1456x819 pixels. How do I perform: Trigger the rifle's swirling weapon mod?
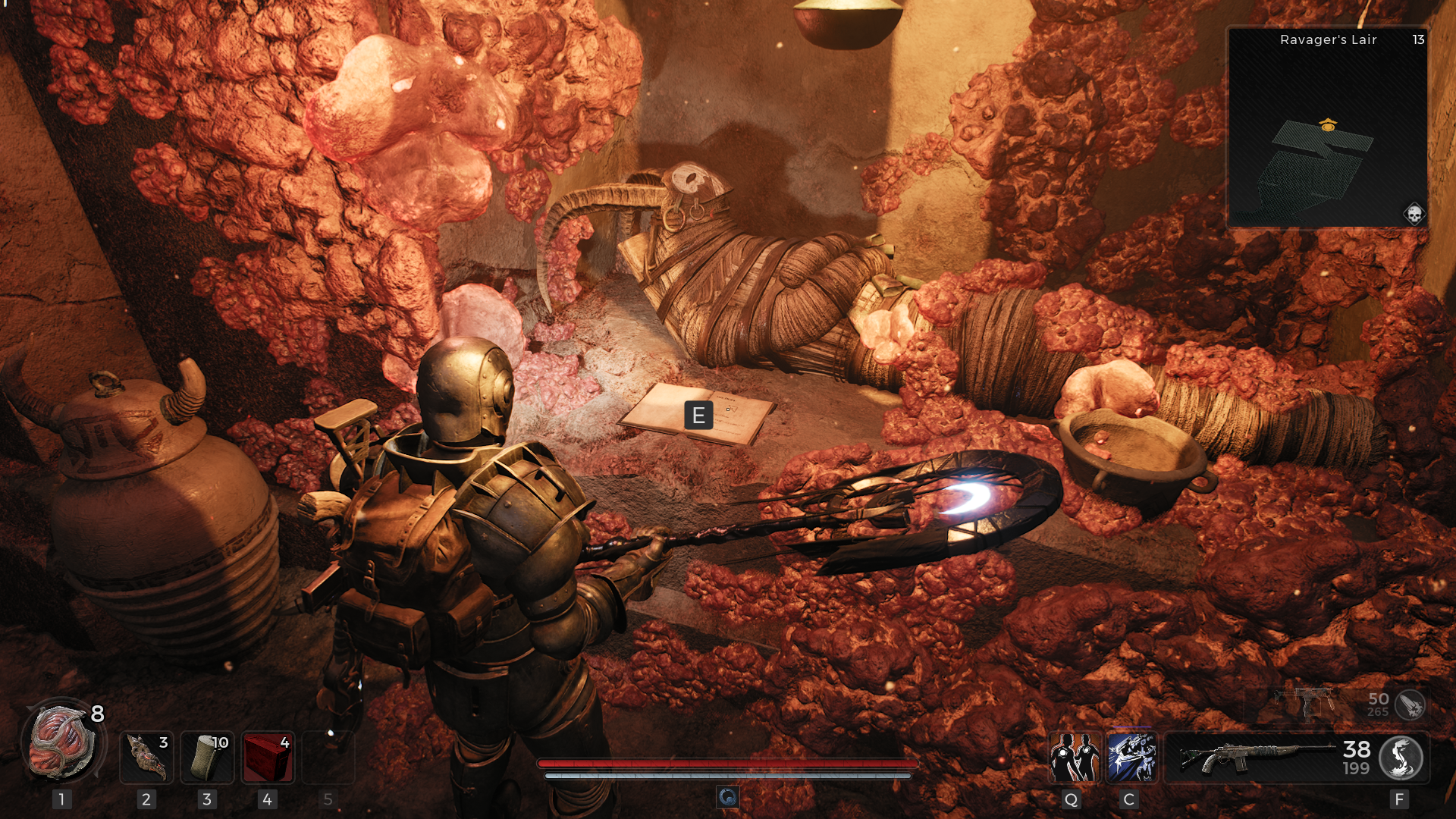pos(1400,758)
